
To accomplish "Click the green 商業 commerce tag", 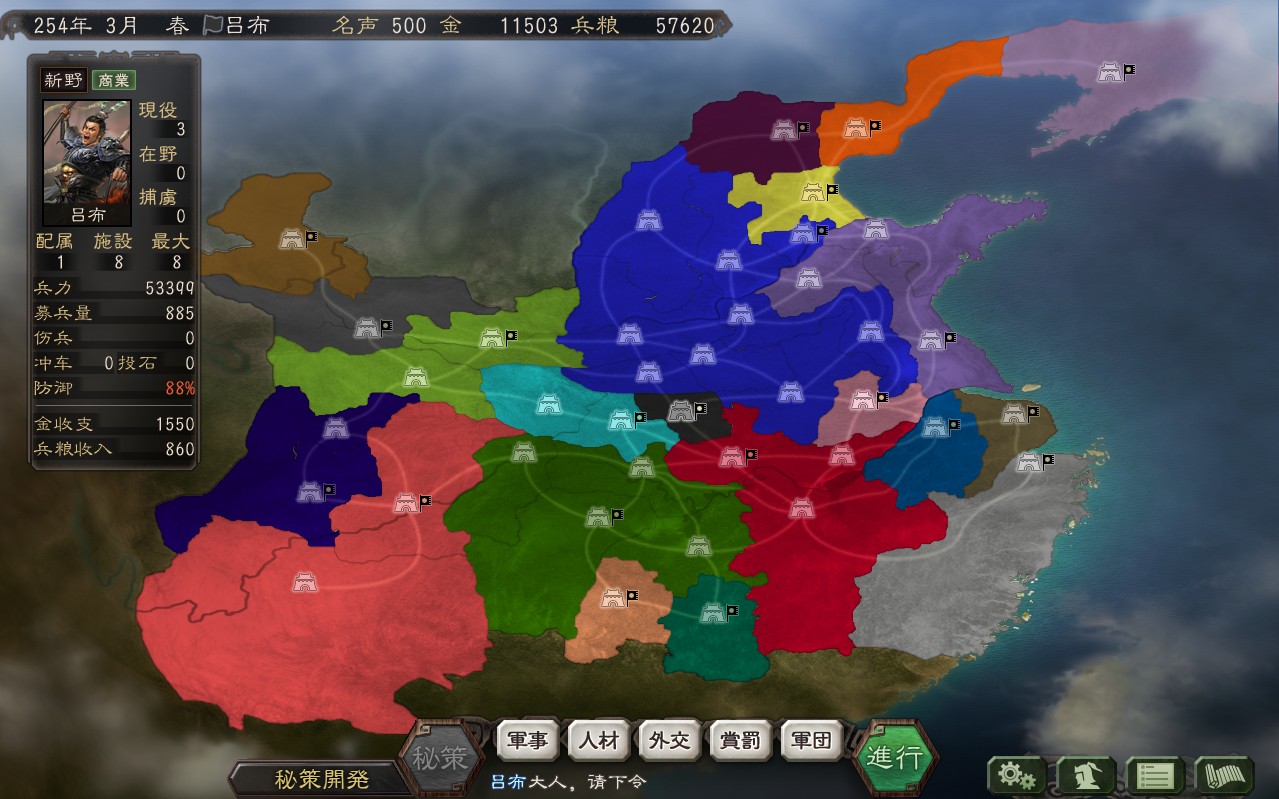I will tap(114, 81).
